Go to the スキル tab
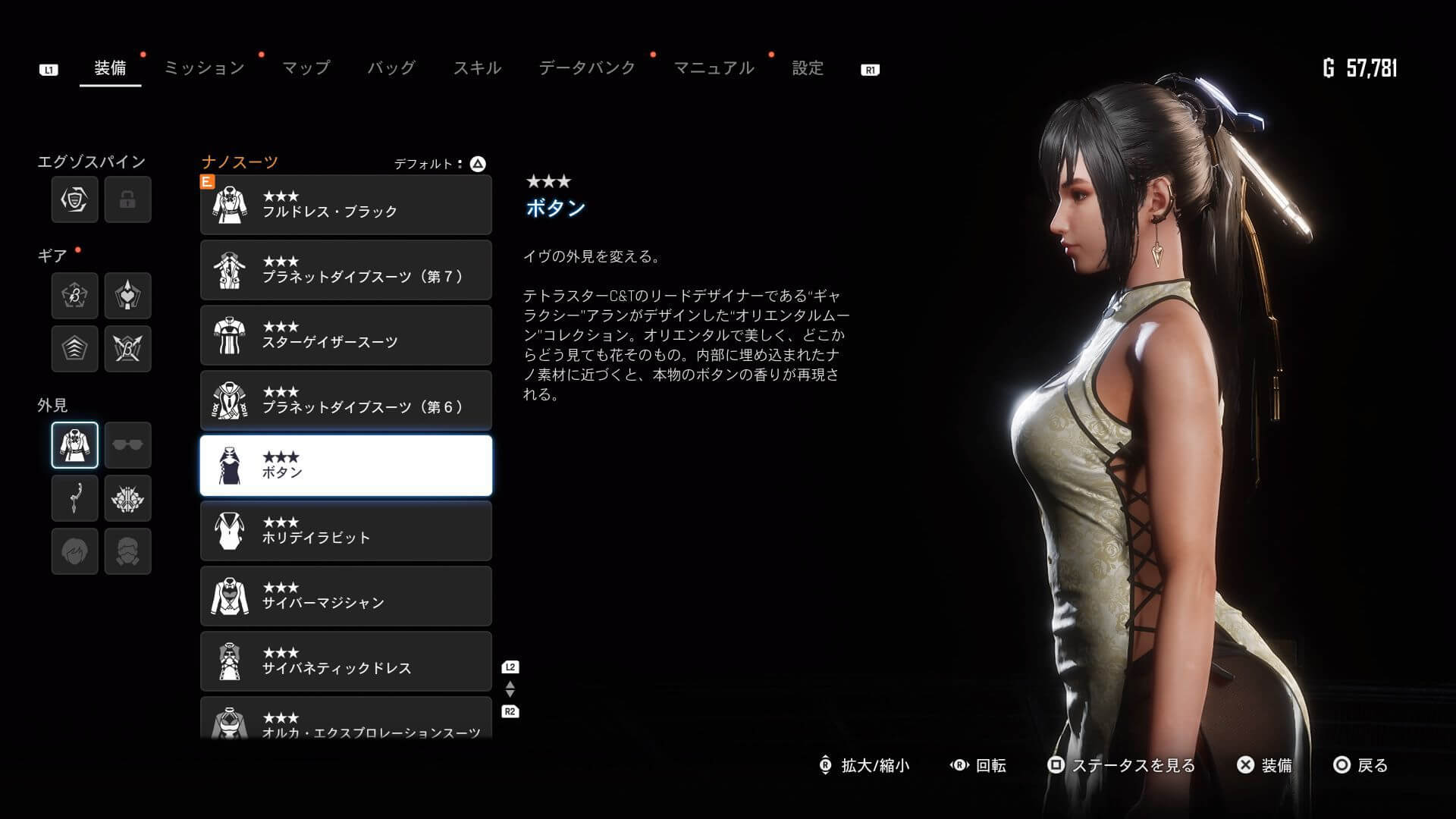1456x819 pixels. [x=477, y=68]
